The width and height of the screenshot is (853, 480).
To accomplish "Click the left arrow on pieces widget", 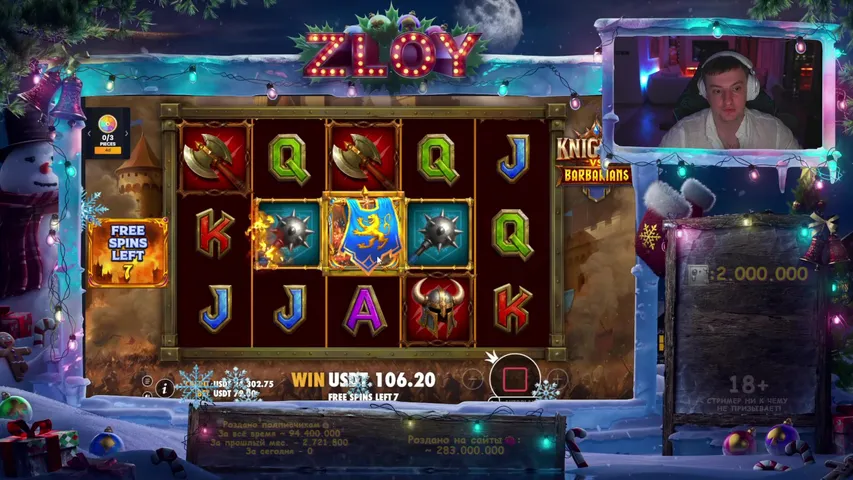I will [92, 131].
